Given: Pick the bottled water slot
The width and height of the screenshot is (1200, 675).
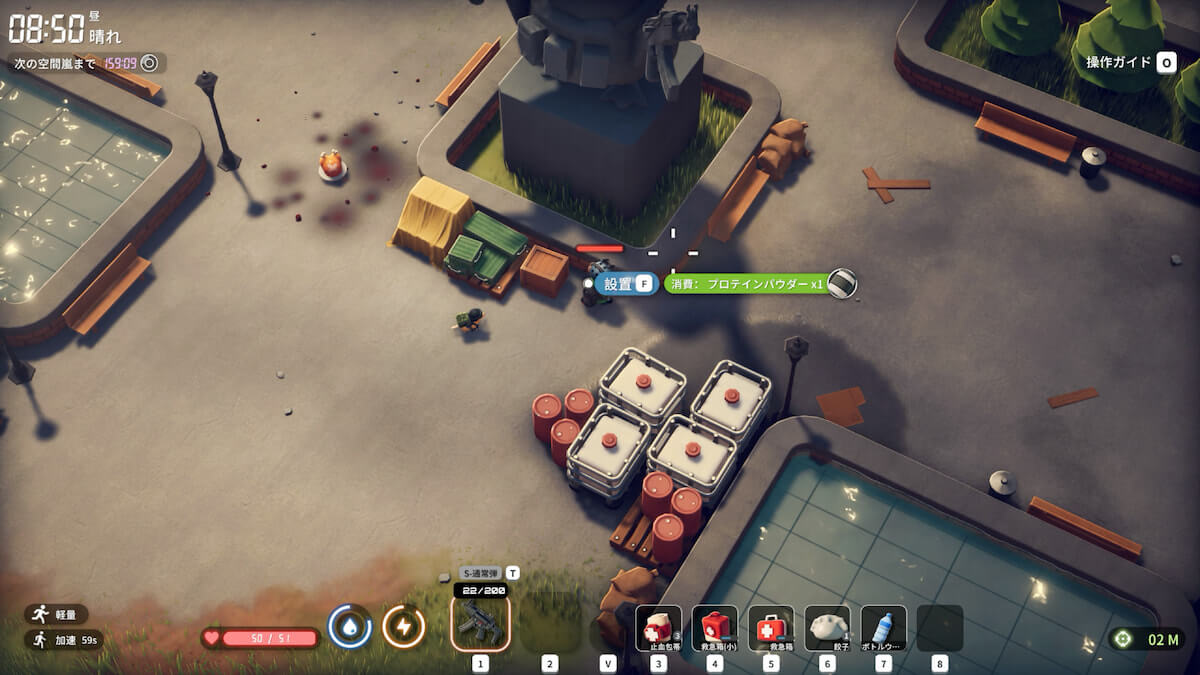Looking at the screenshot, I should click(883, 628).
